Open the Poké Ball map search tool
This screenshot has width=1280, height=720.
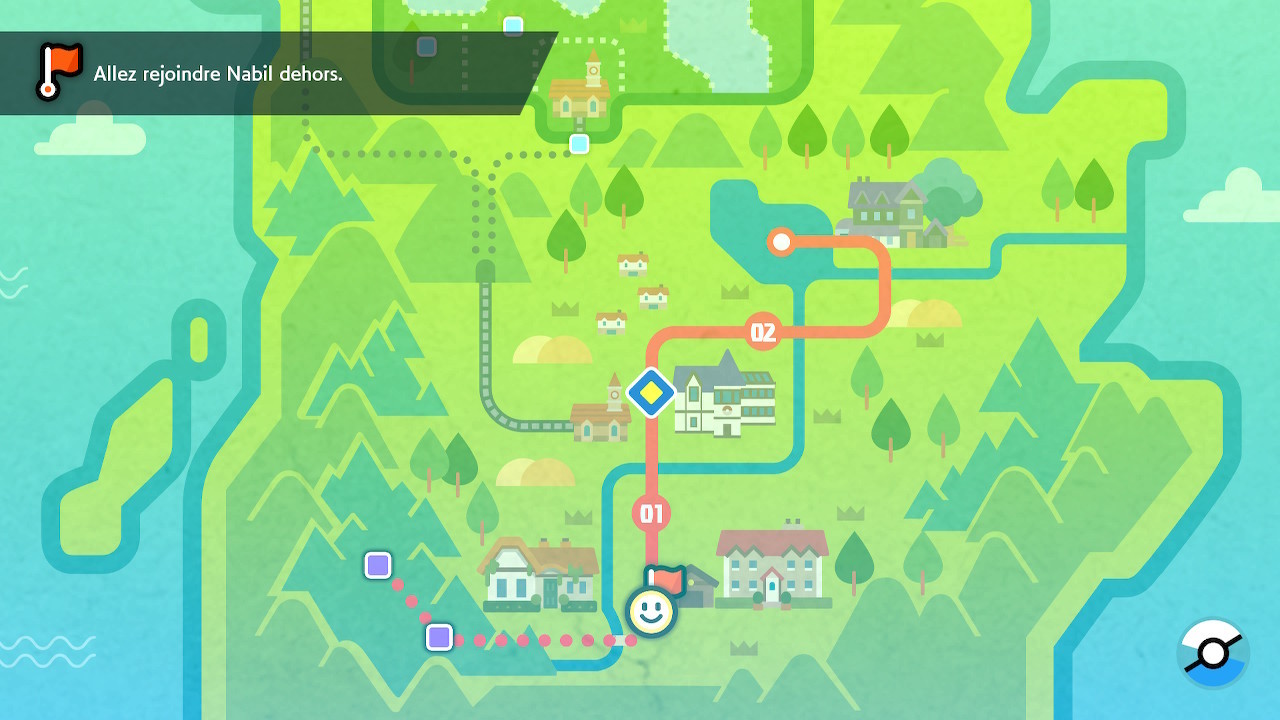1214,651
